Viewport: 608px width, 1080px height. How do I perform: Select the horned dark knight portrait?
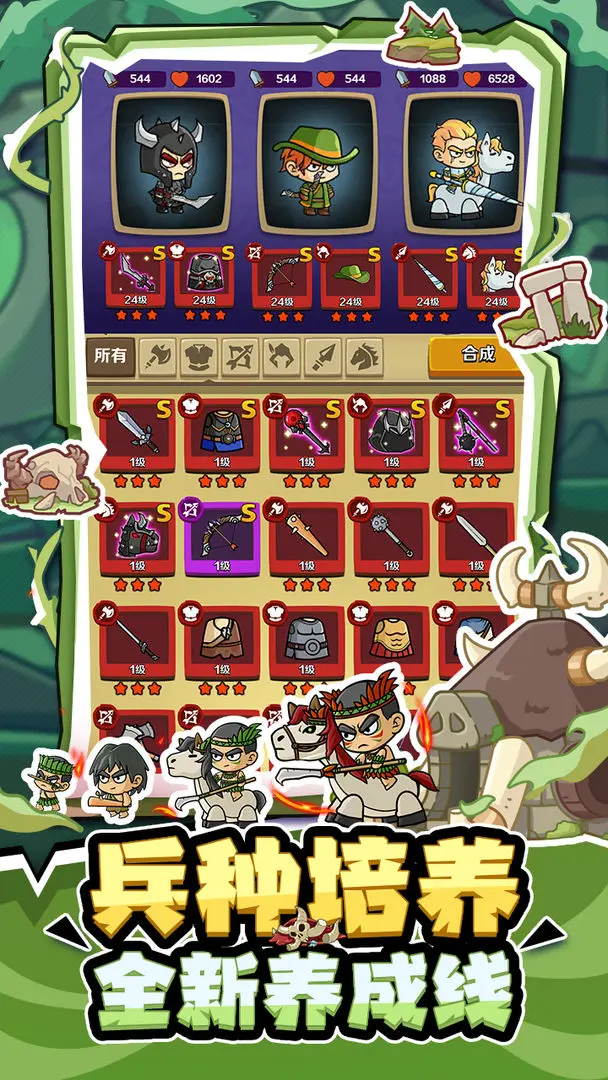tap(171, 164)
